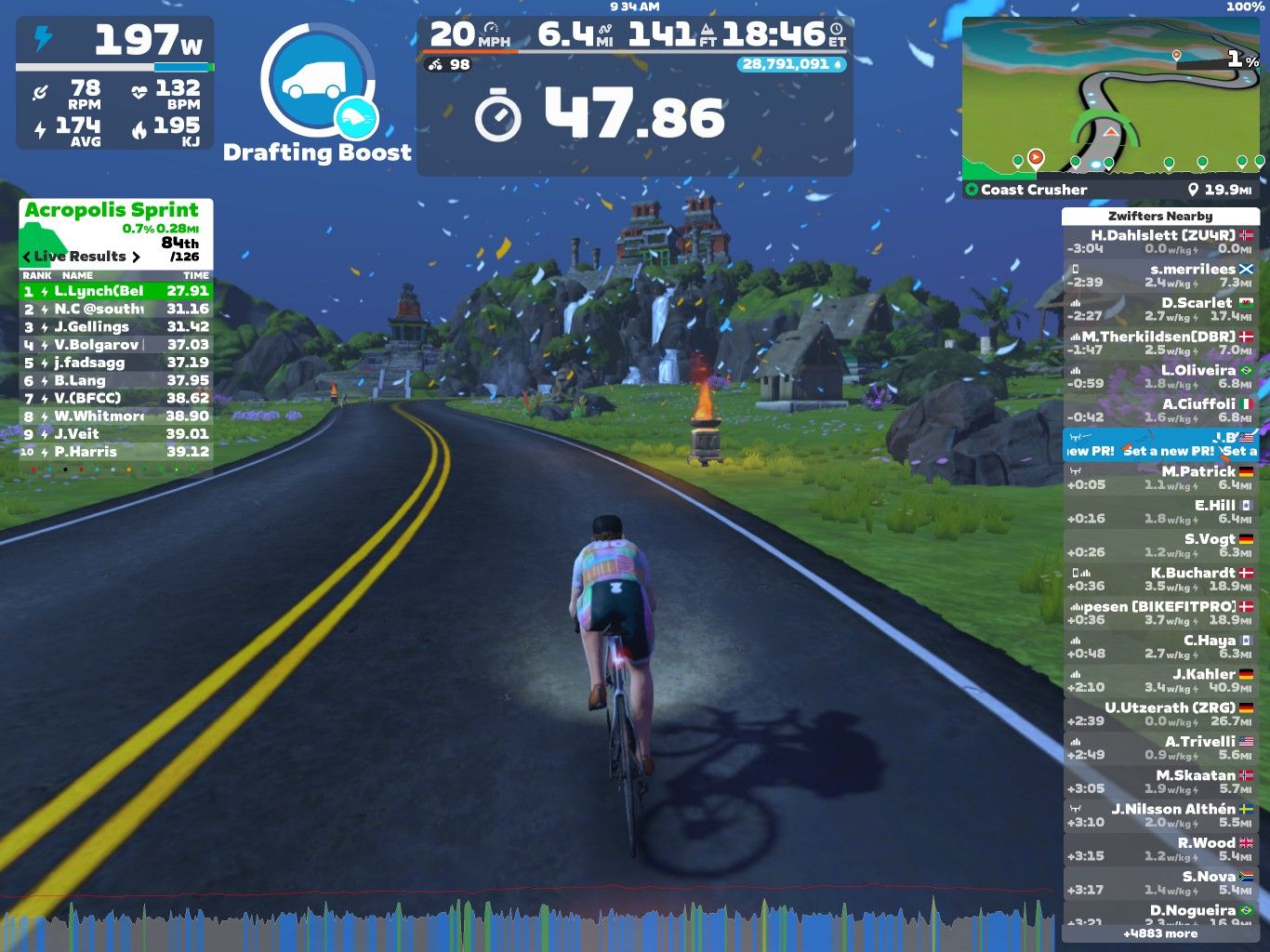The width and height of the screenshot is (1270, 952).
Task: Select L.Lynch in sprint results
Action: [x=116, y=291]
